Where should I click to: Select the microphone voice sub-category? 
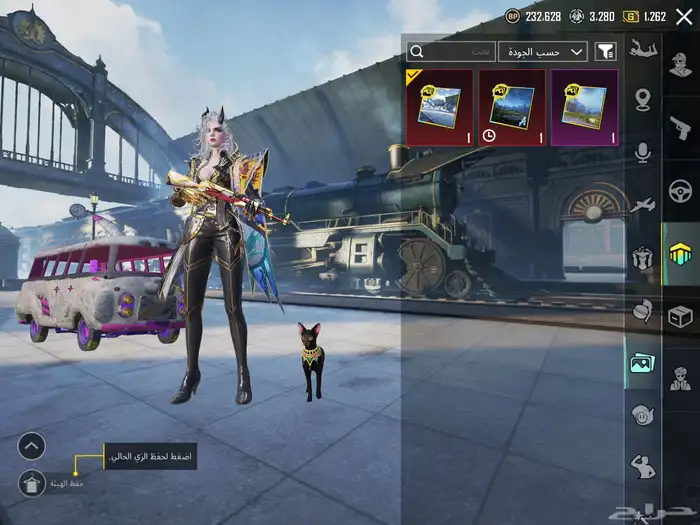point(642,152)
